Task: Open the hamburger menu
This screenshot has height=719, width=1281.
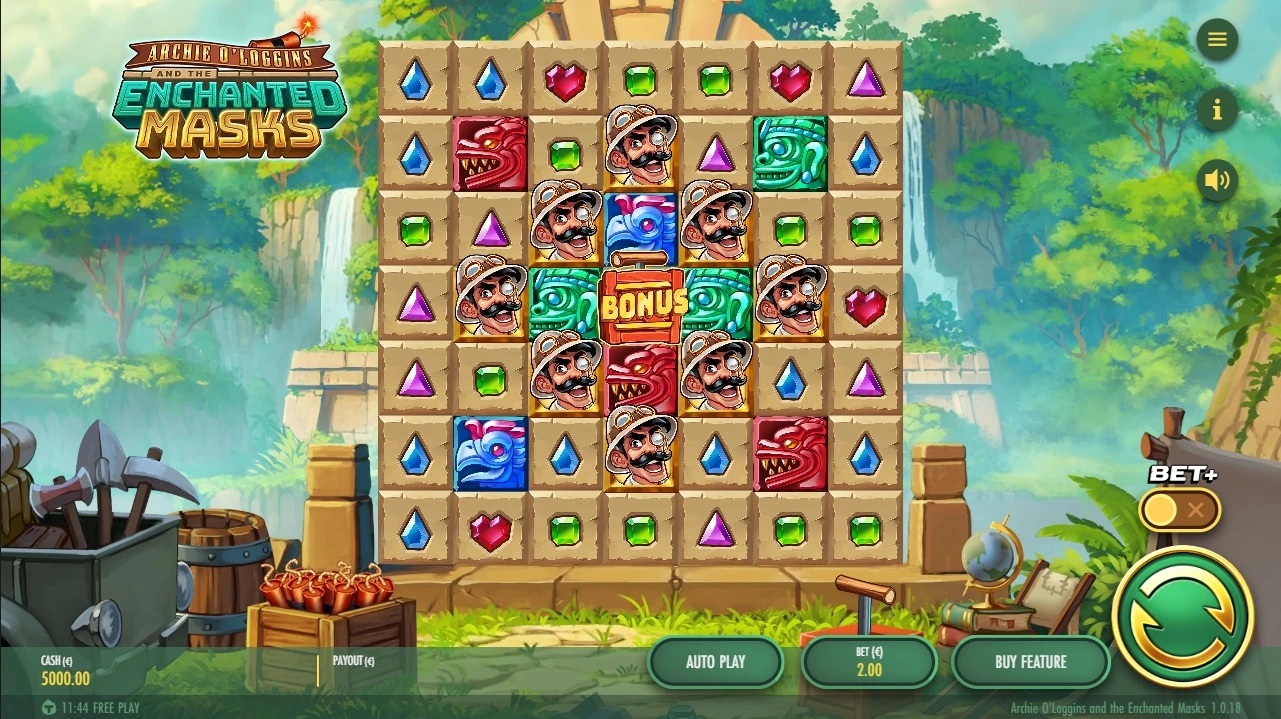Action: point(1217,40)
